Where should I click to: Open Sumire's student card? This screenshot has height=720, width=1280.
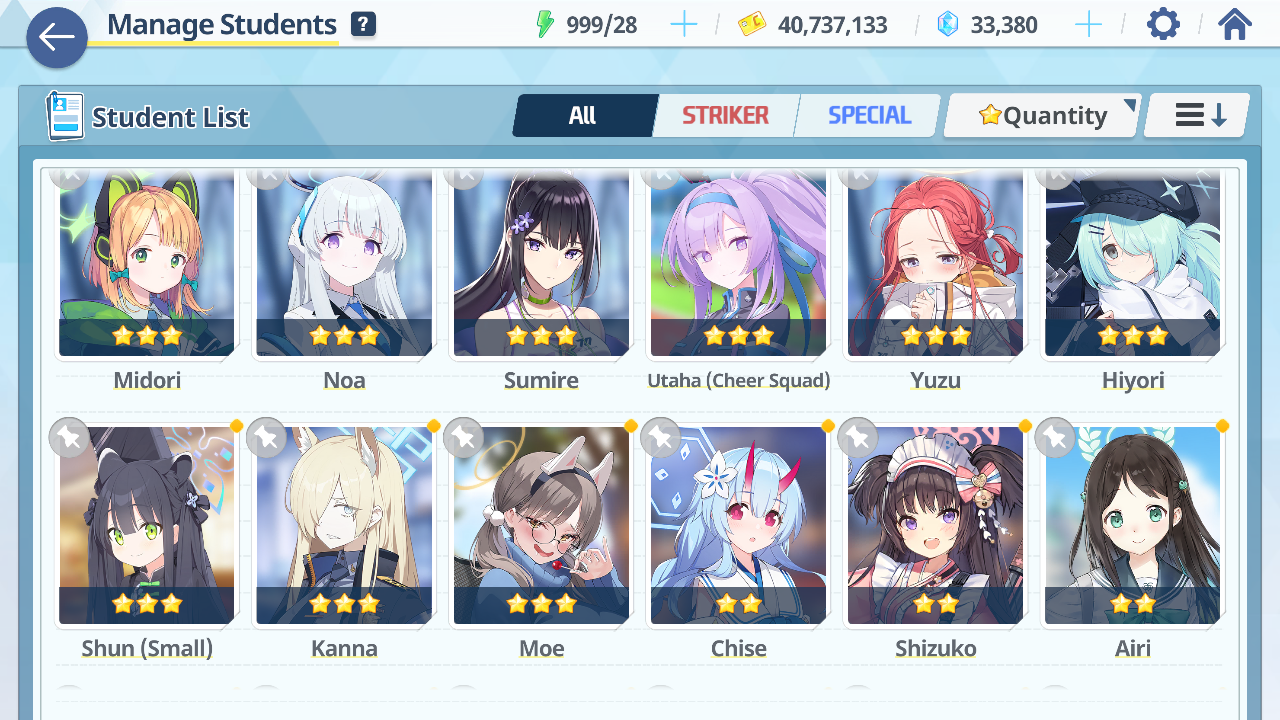[541, 265]
